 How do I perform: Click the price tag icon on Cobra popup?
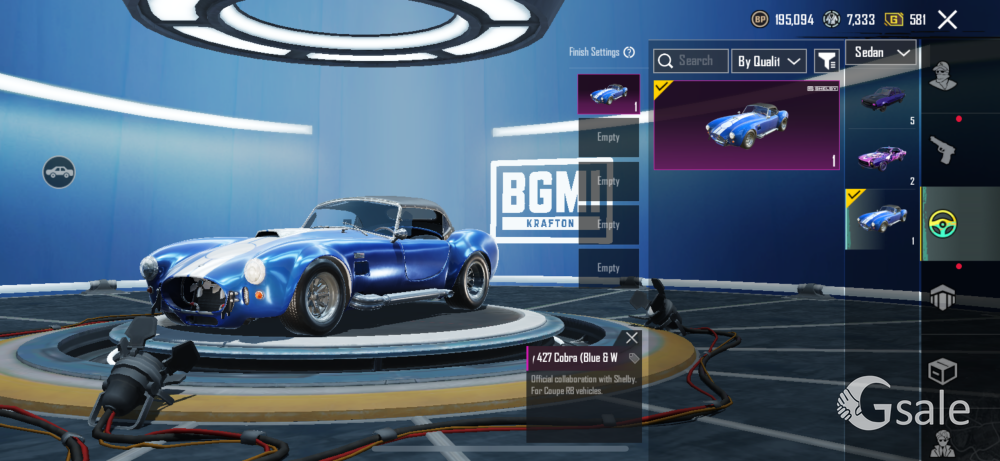click(633, 358)
